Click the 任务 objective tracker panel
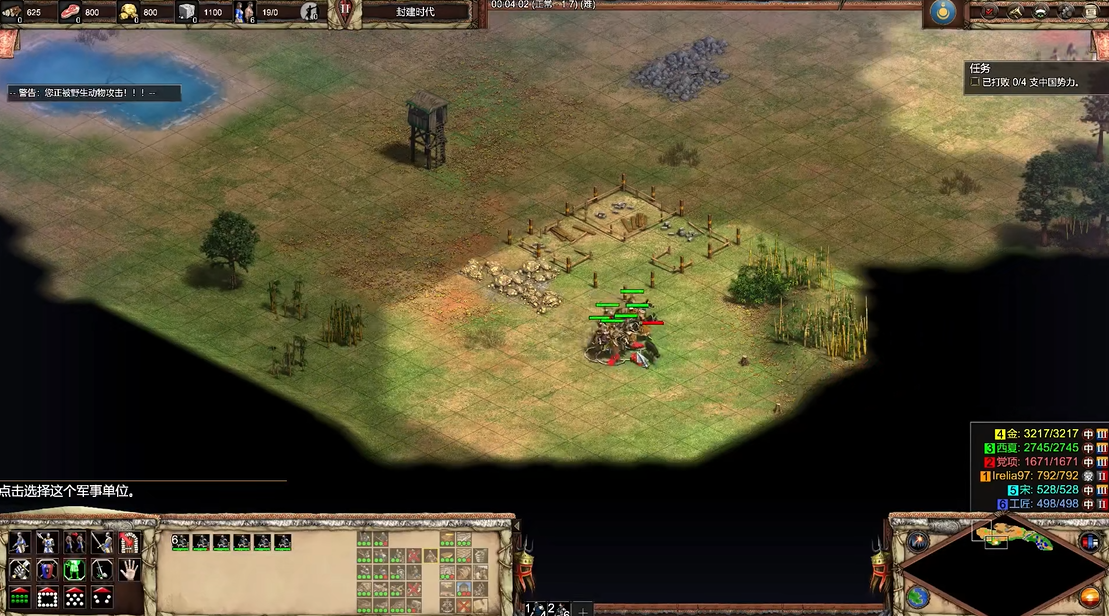The image size is (1109, 616). click(1035, 76)
